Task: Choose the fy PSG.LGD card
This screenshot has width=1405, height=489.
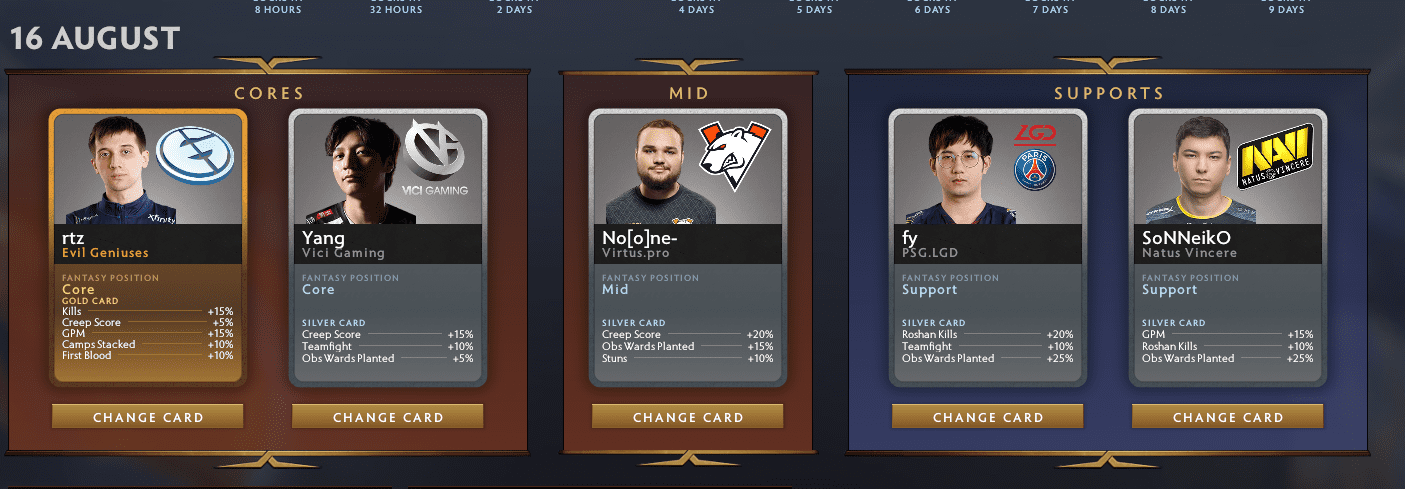Action: pyautogui.click(x=988, y=247)
